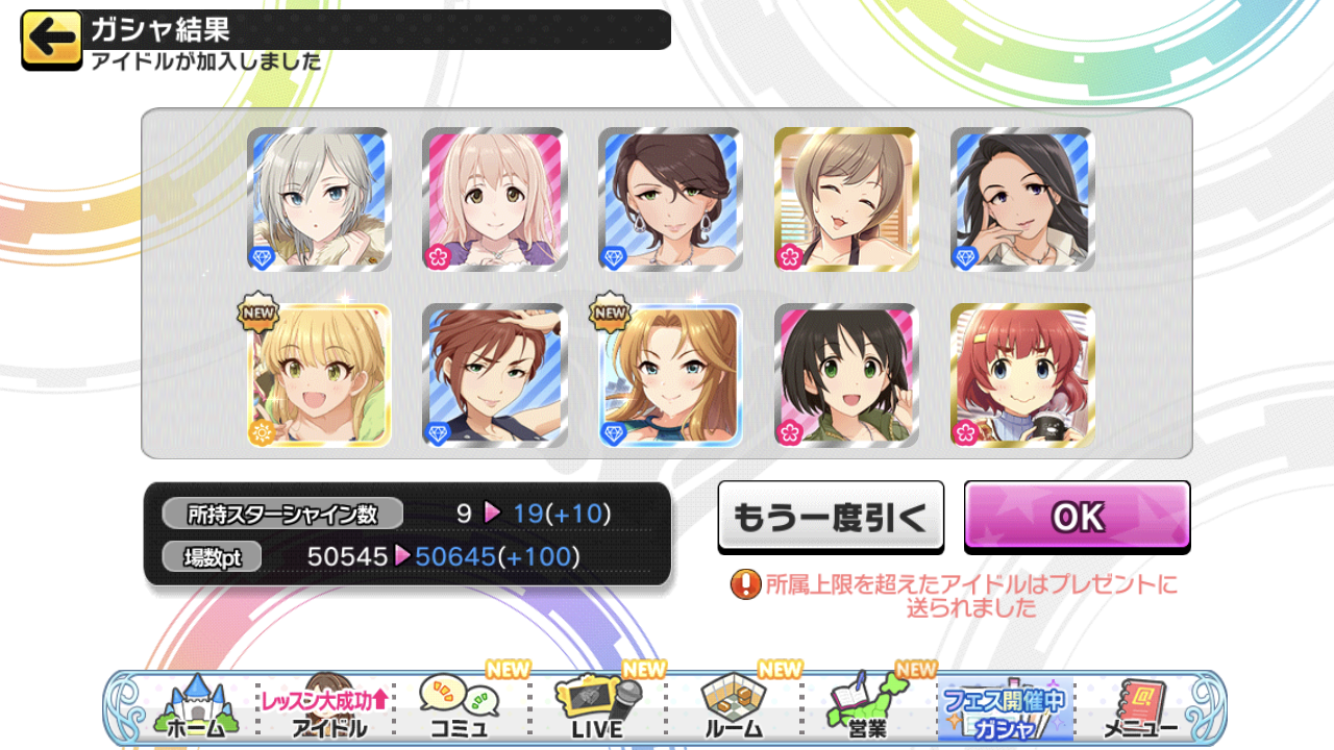Viewport: 1334px width, 750px height.
Task: Select the long black-haired idol card
Action: coord(1022,199)
